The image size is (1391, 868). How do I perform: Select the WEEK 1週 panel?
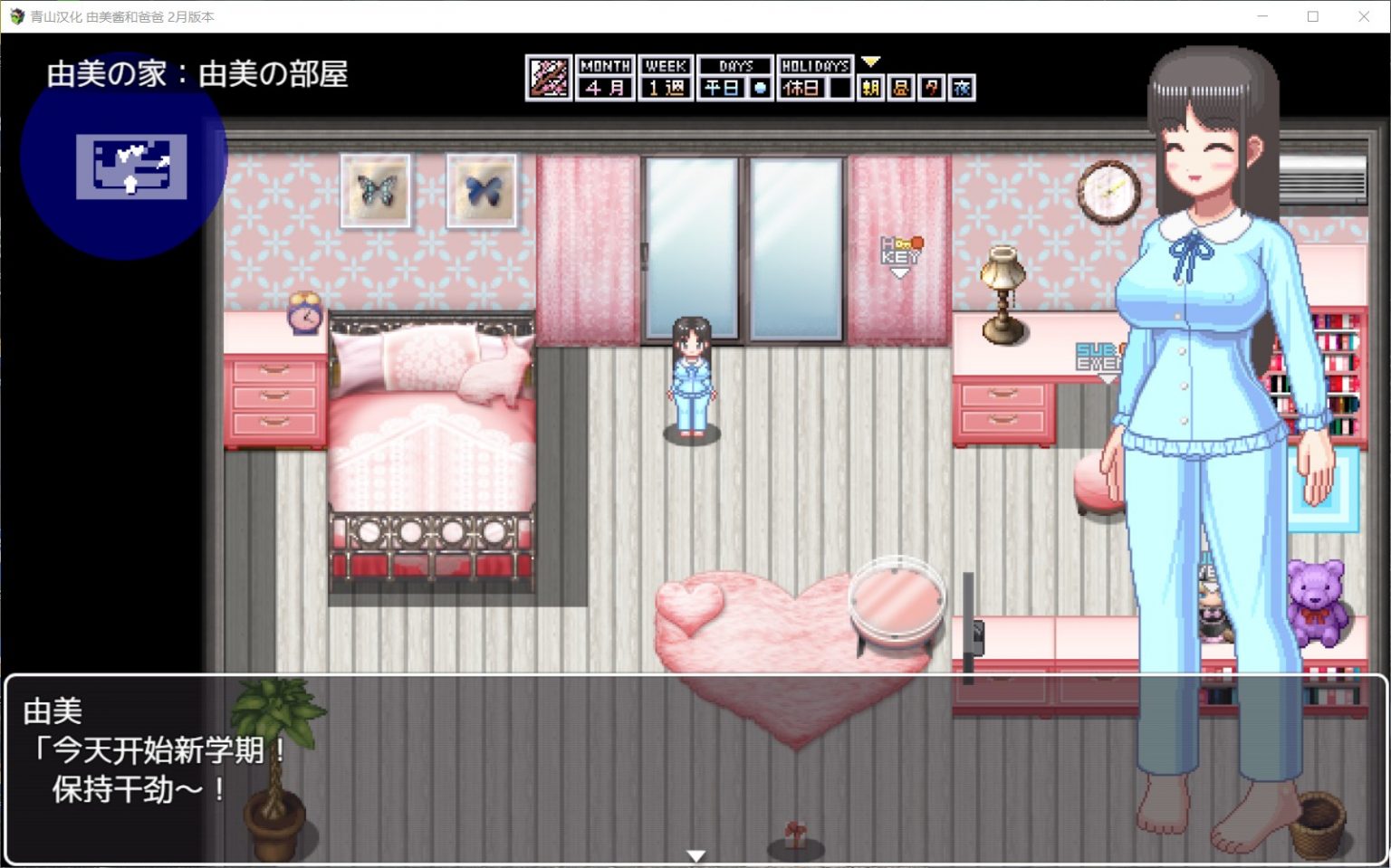pyautogui.click(x=666, y=76)
